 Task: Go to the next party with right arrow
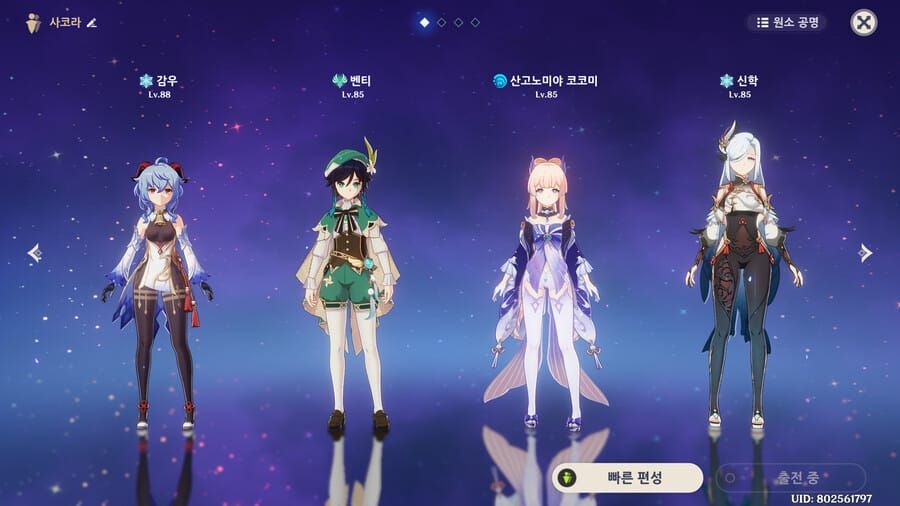pos(865,253)
